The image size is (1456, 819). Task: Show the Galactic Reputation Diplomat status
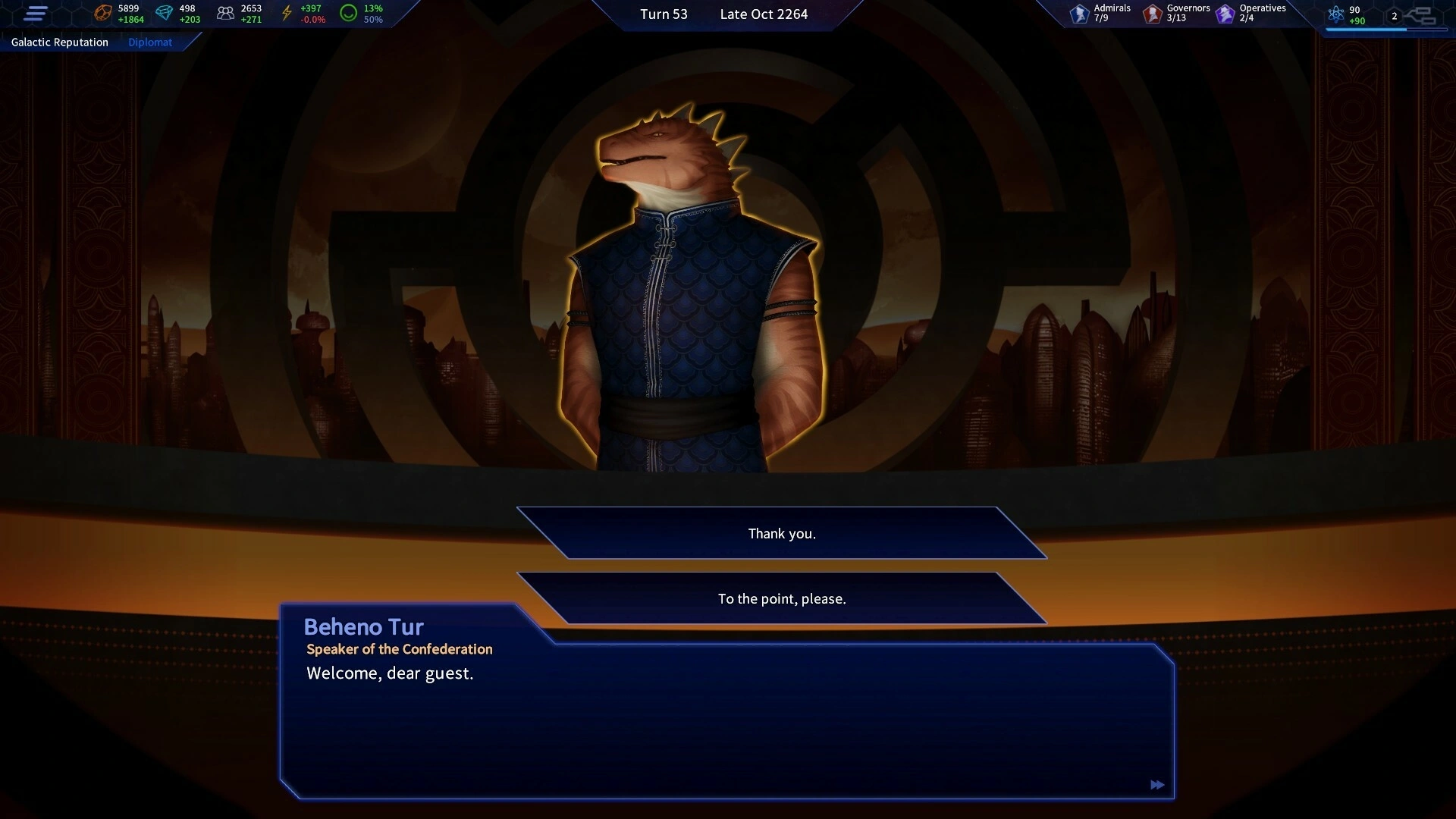pyautogui.click(x=91, y=42)
